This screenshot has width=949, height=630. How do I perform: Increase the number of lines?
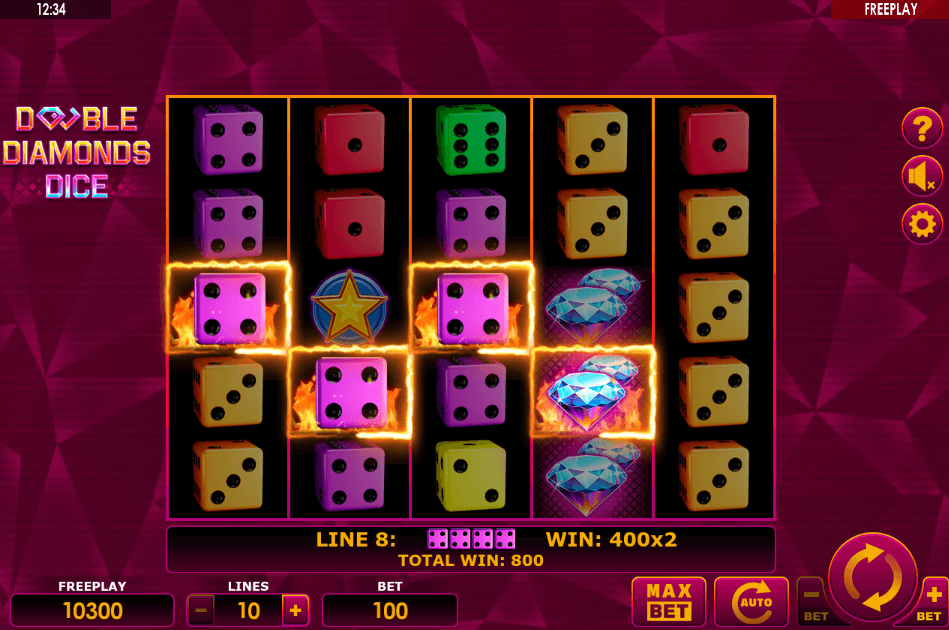[295, 609]
